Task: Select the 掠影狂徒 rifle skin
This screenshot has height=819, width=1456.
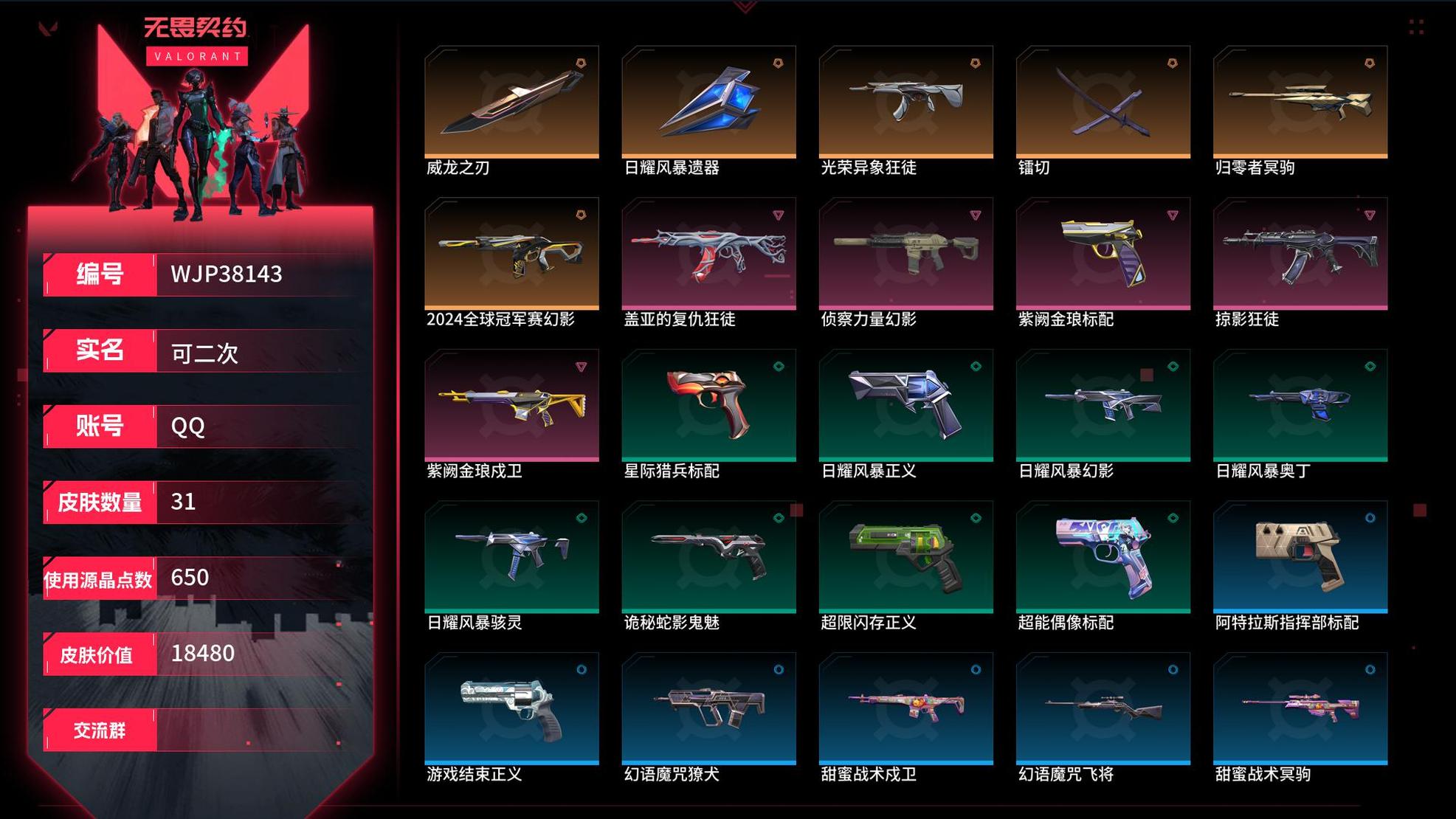Action: pyautogui.click(x=1300, y=253)
